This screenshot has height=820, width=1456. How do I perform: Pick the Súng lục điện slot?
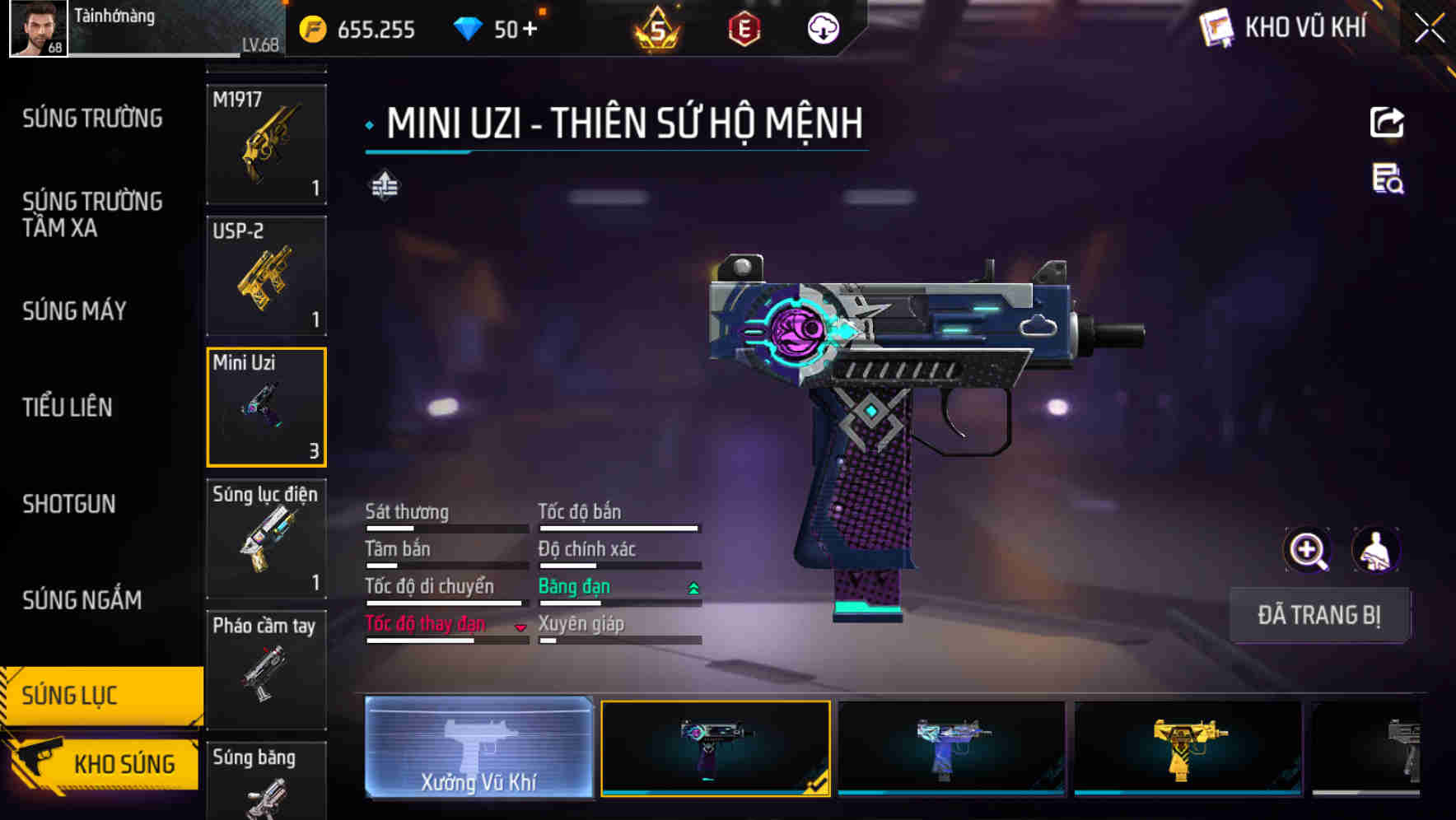[266, 538]
